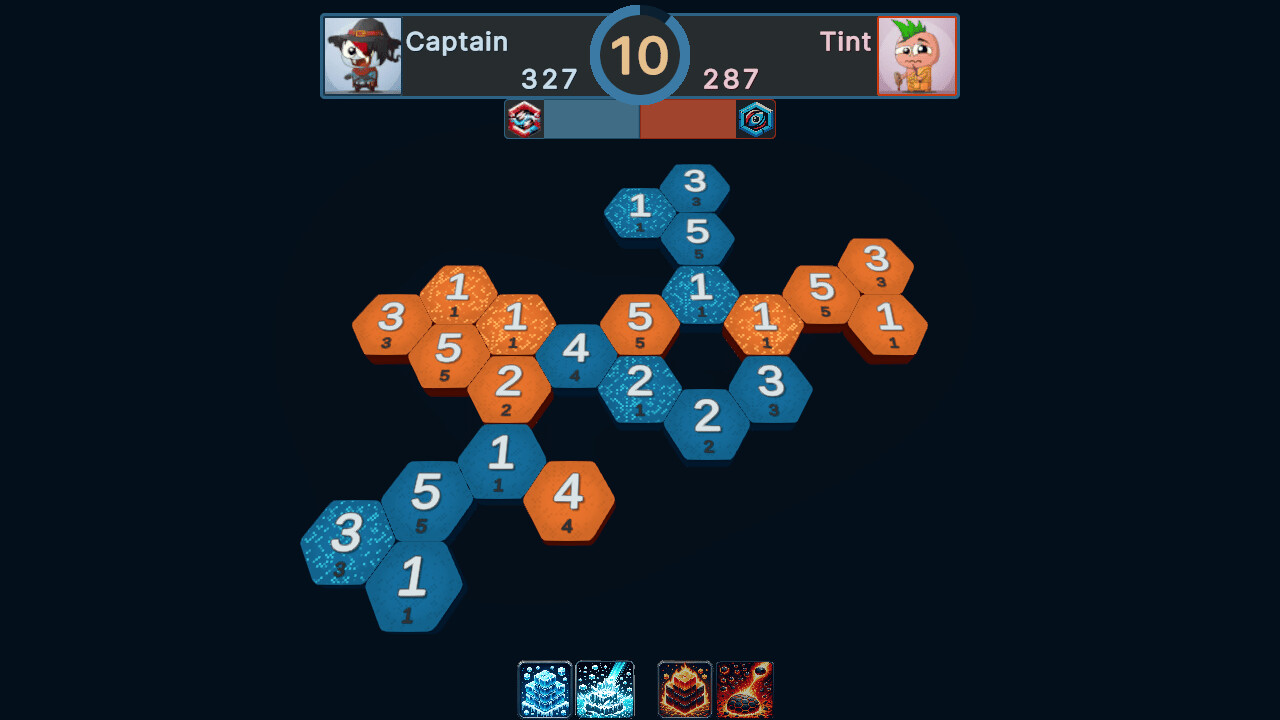Click the blue eye hex emblem beside the power bar
This screenshot has width=1280, height=720.
(756, 119)
